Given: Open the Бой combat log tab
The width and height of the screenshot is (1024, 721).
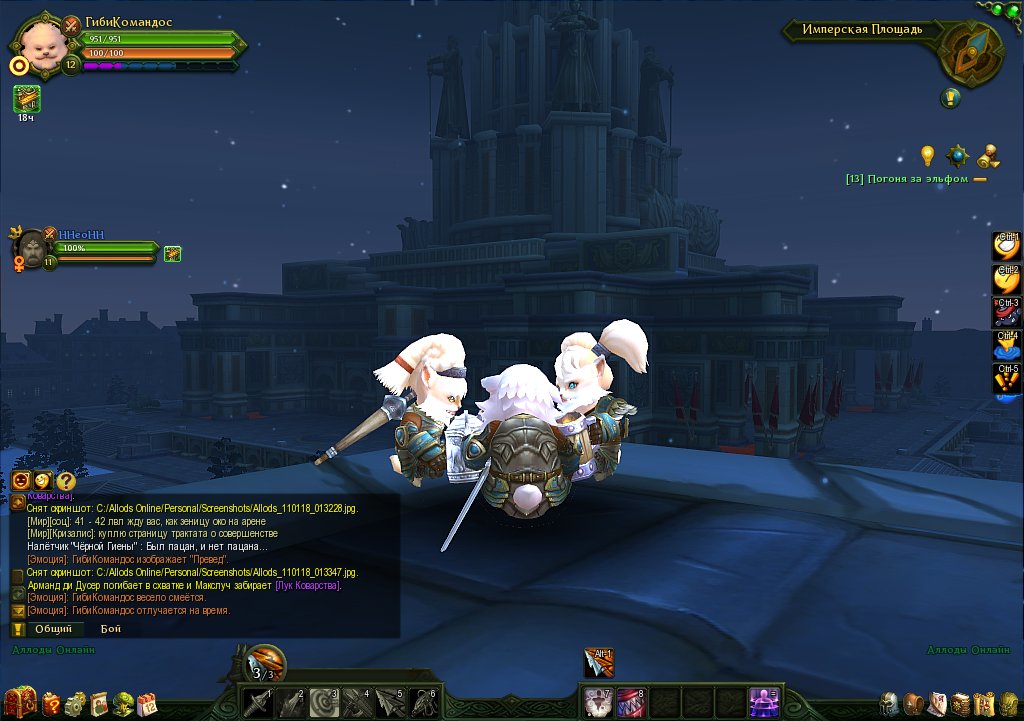Looking at the screenshot, I should point(110,629).
